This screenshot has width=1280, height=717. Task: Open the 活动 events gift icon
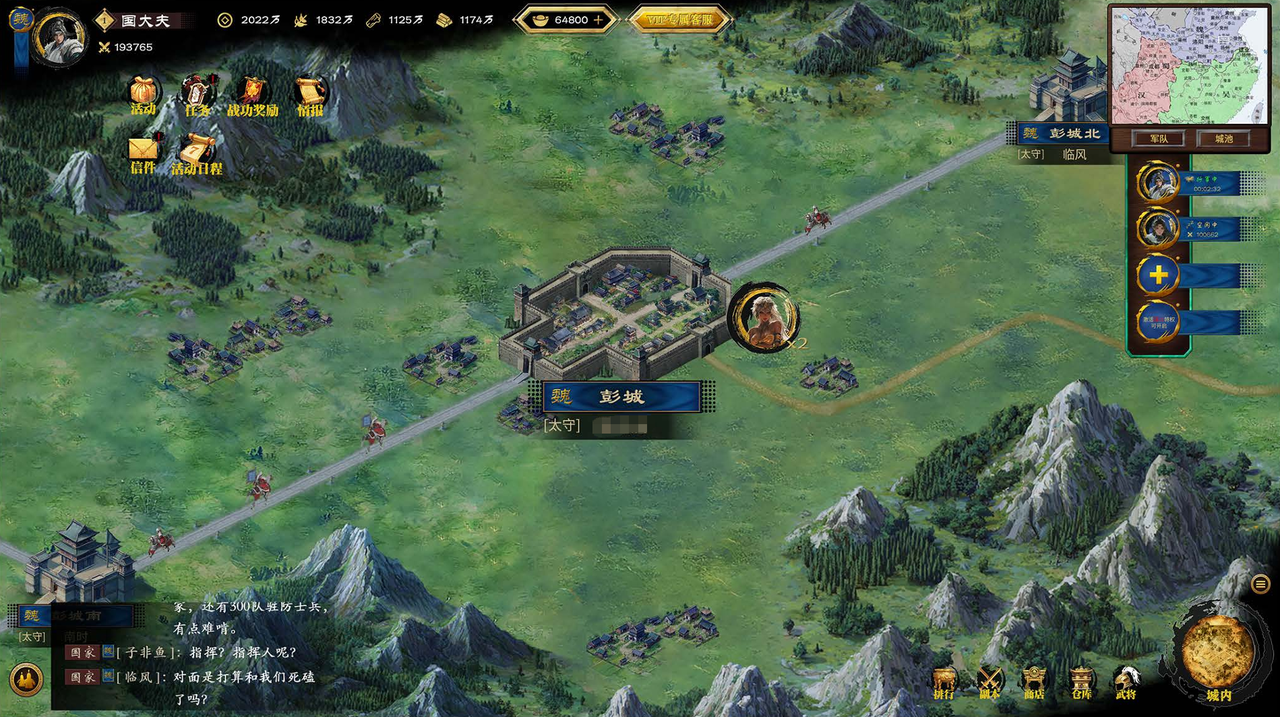pos(144,92)
